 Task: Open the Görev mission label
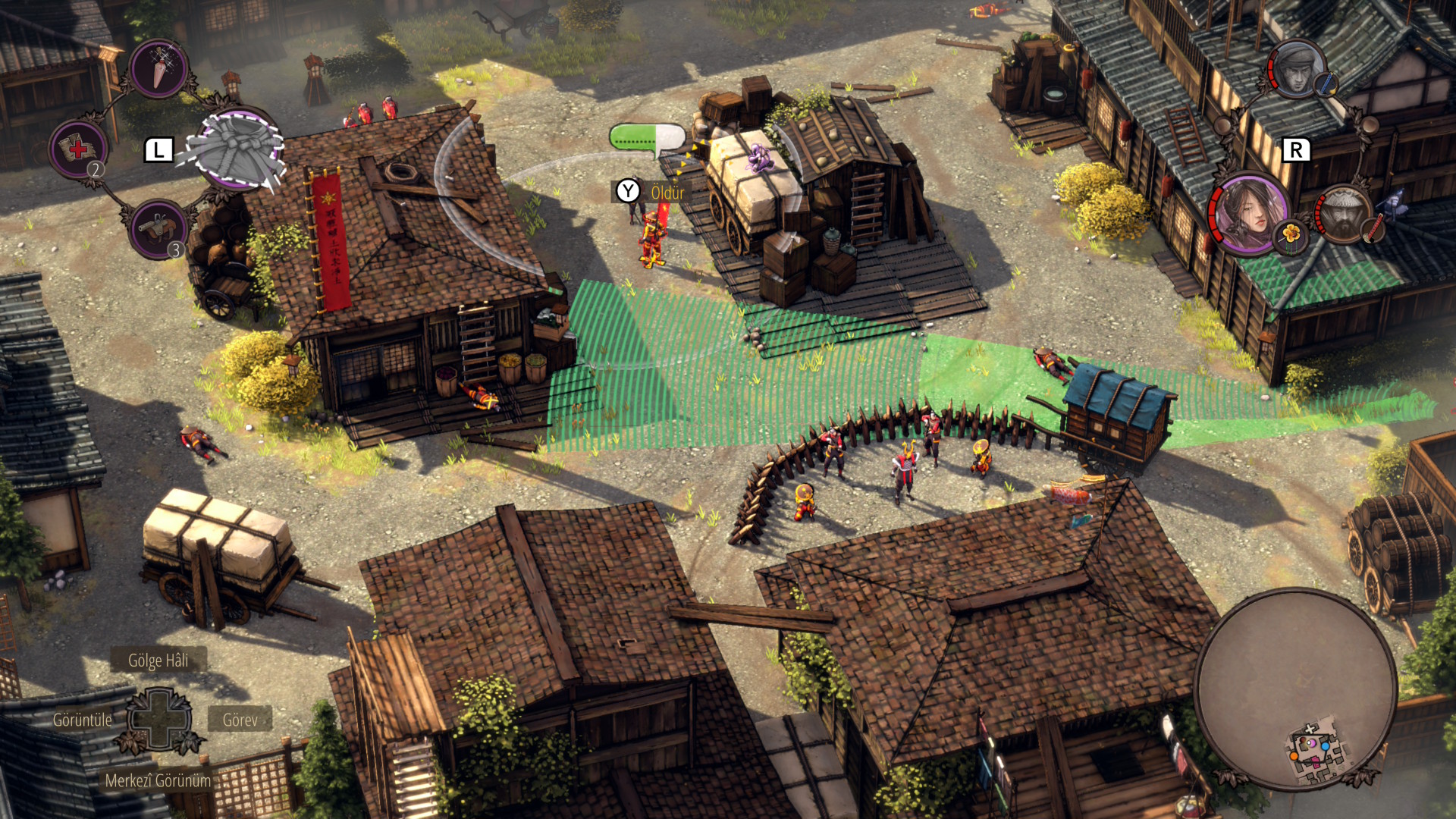(x=240, y=720)
